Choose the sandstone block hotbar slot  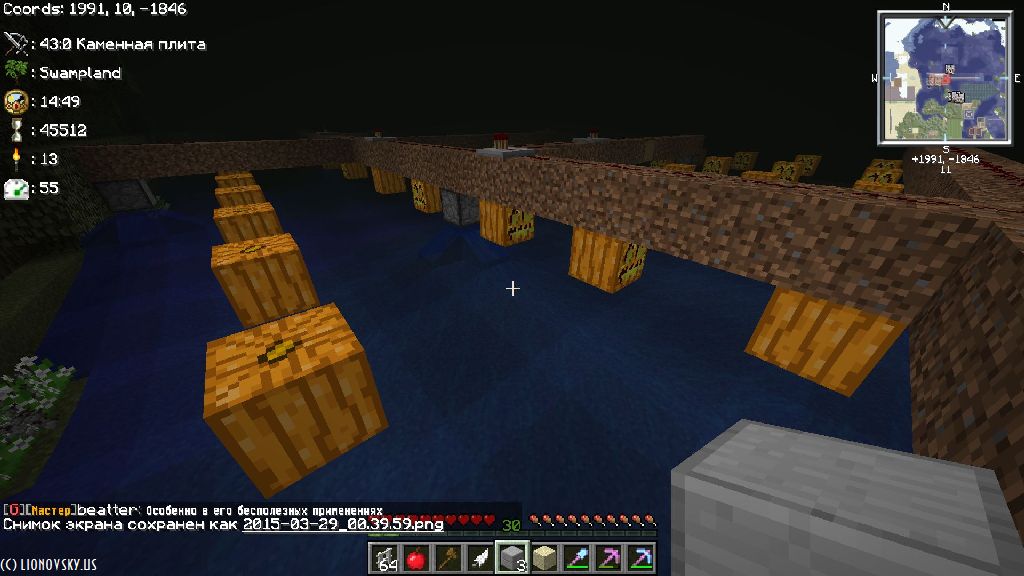click(x=544, y=558)
